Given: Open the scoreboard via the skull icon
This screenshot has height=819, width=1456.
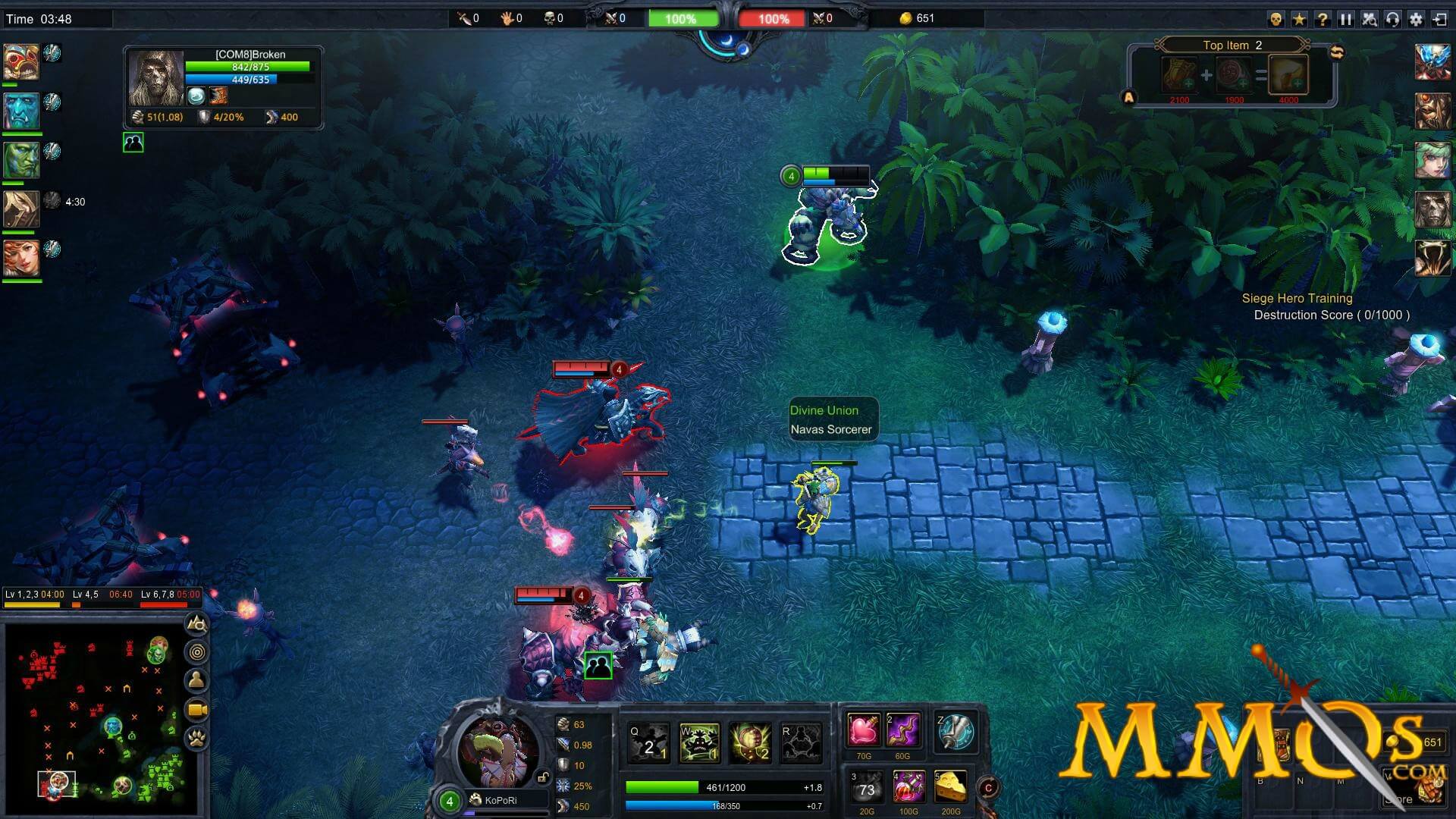Looking at the screenshot, I should pos(1278,18).
